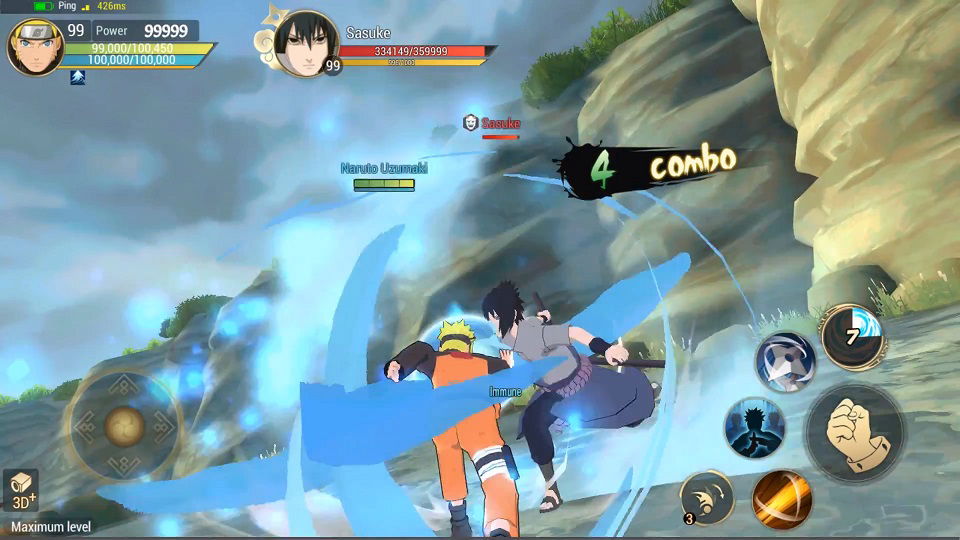Viewport: 960px width, 540px height.
Task: Click the virtual movement joystick
Action: [124, 425]
